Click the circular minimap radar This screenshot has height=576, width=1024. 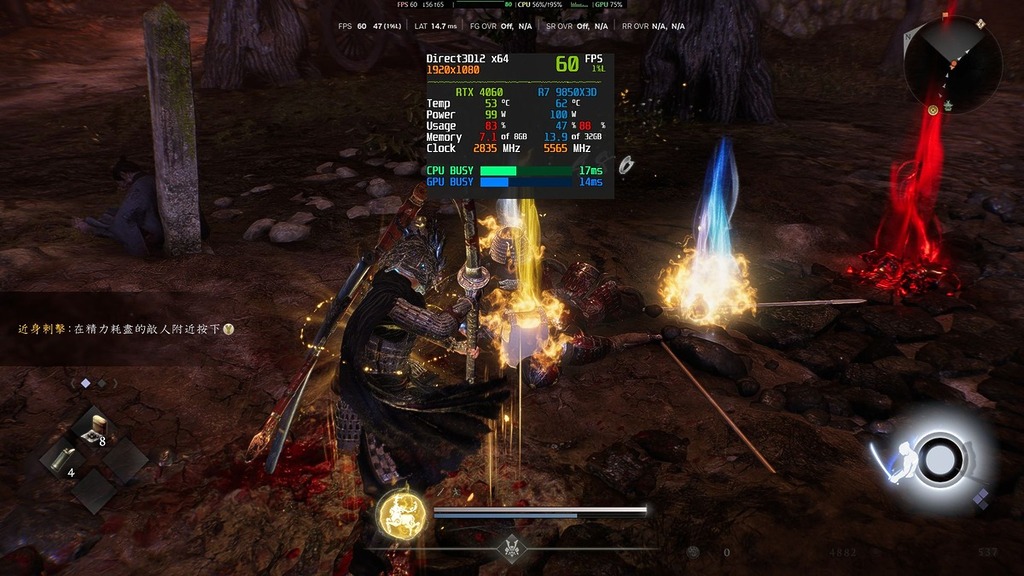pos(952,63)
